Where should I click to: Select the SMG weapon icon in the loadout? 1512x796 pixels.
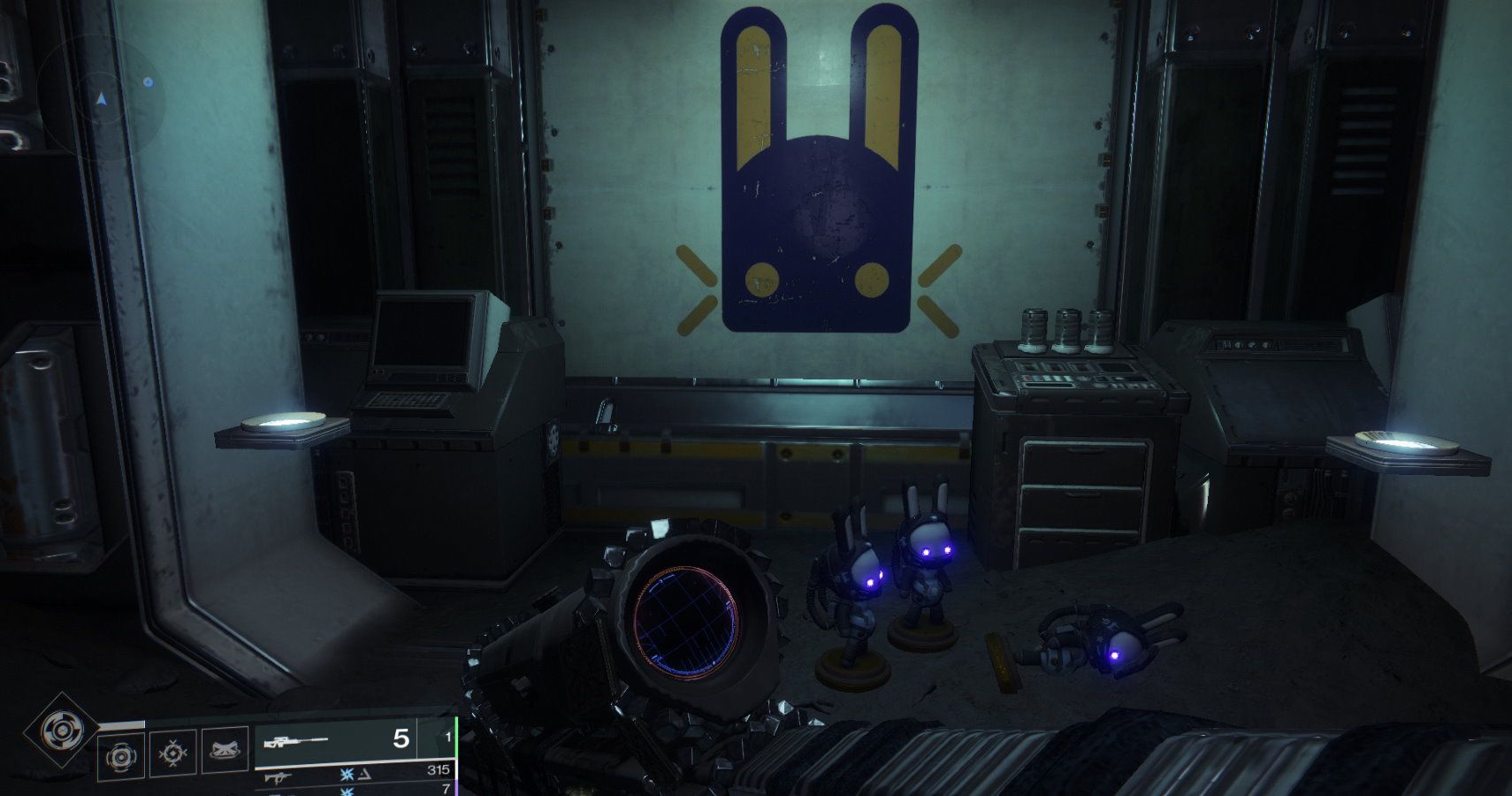[275, 777]
